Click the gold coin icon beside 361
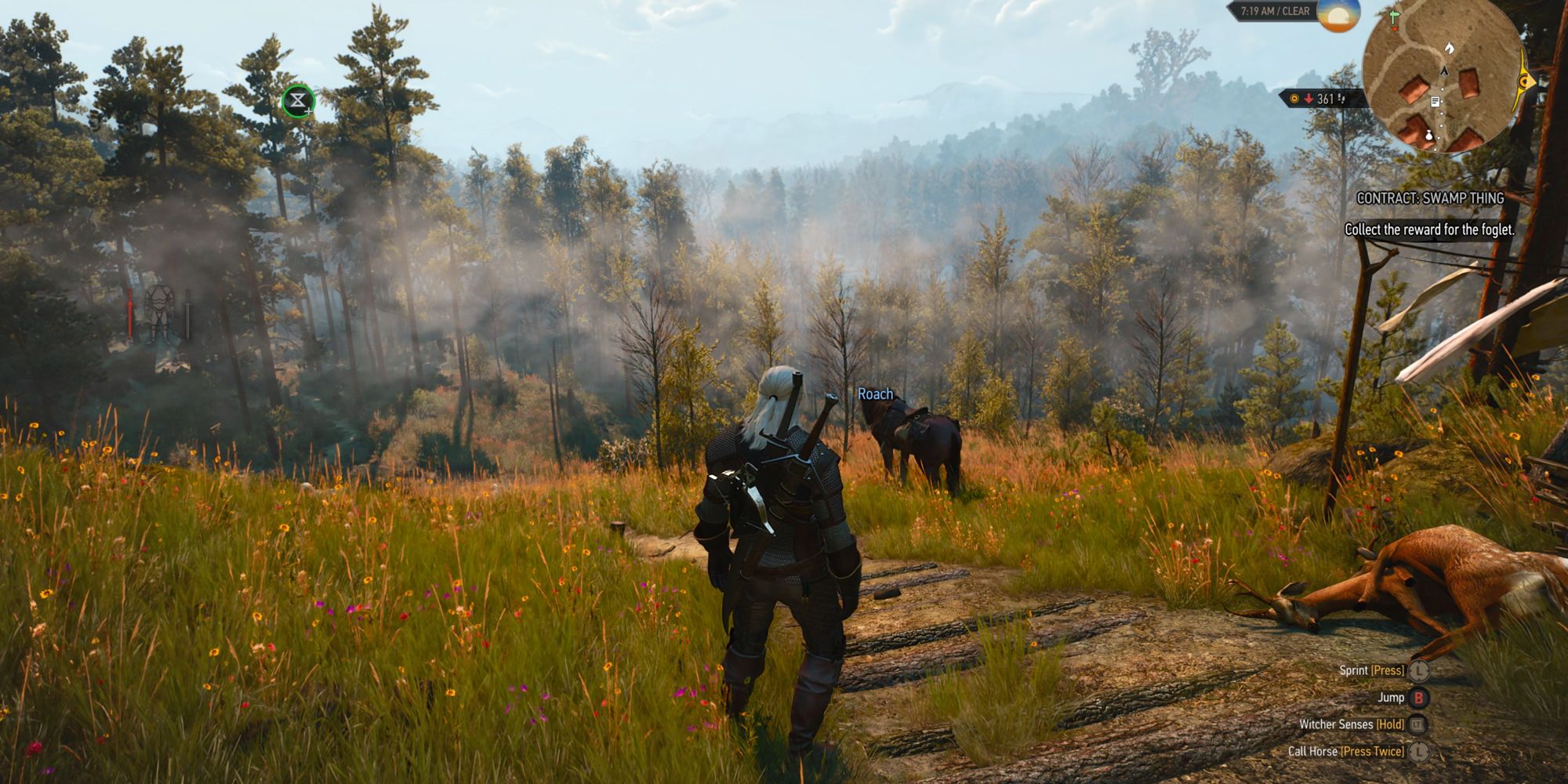 1294,98
